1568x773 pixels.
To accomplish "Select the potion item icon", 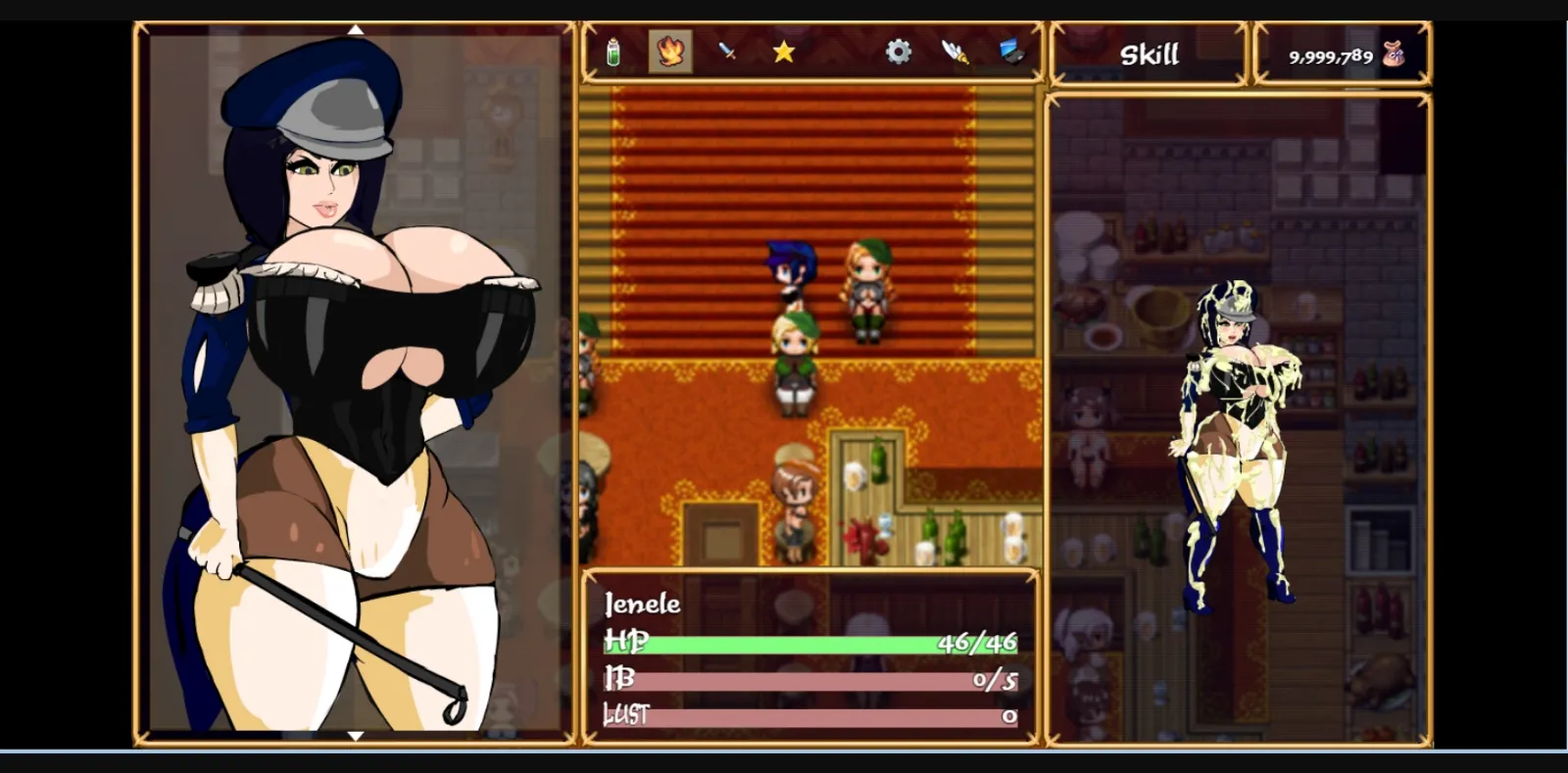I will coord(612,53).
